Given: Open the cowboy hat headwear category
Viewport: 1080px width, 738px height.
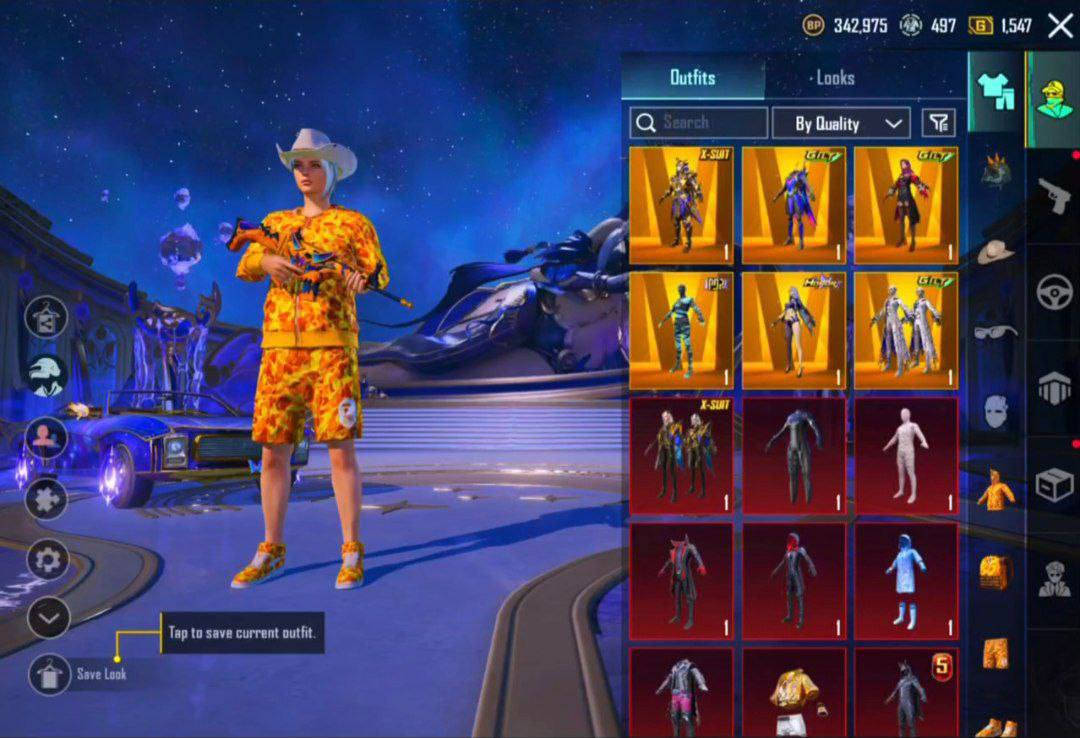Looking at the screenshot, I should [995, 251].
